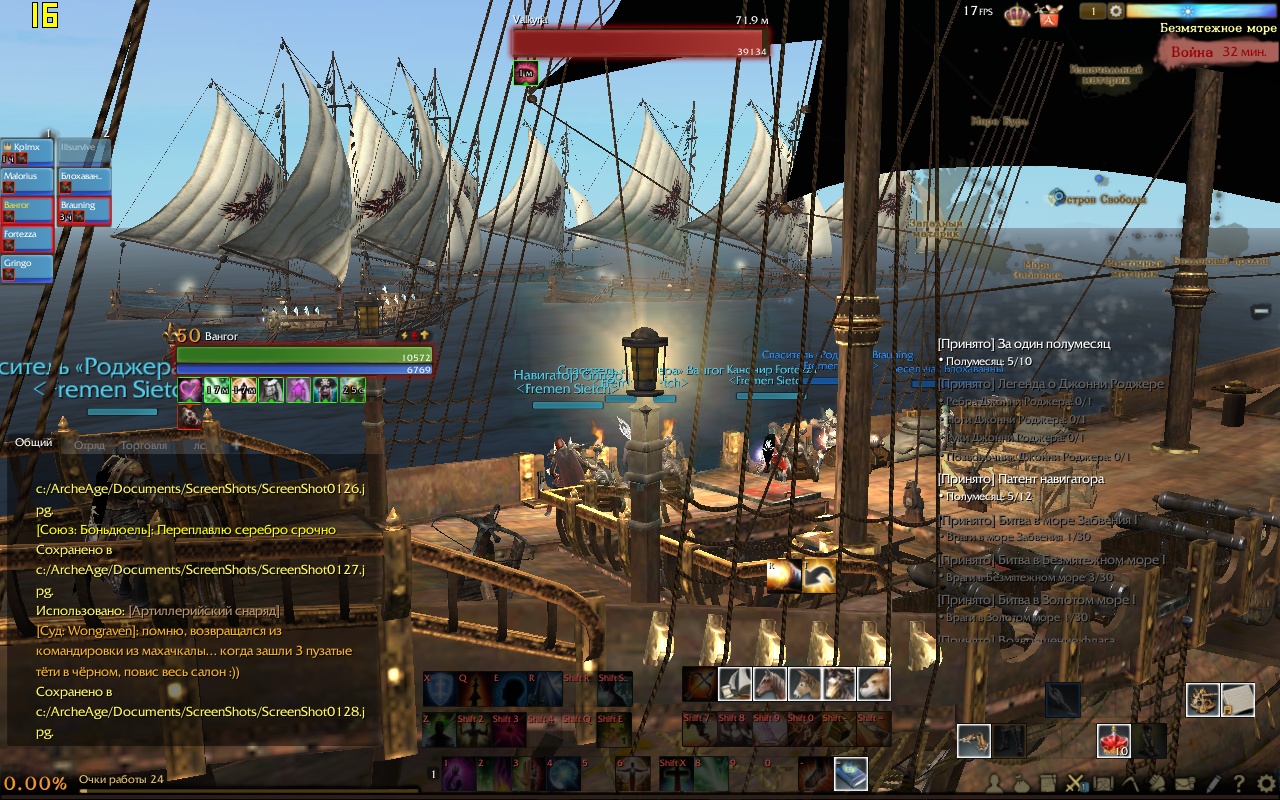This screenshot has height=800, width=1280.
Task: Open the Торговля chat tab
Action: [143, 445]
